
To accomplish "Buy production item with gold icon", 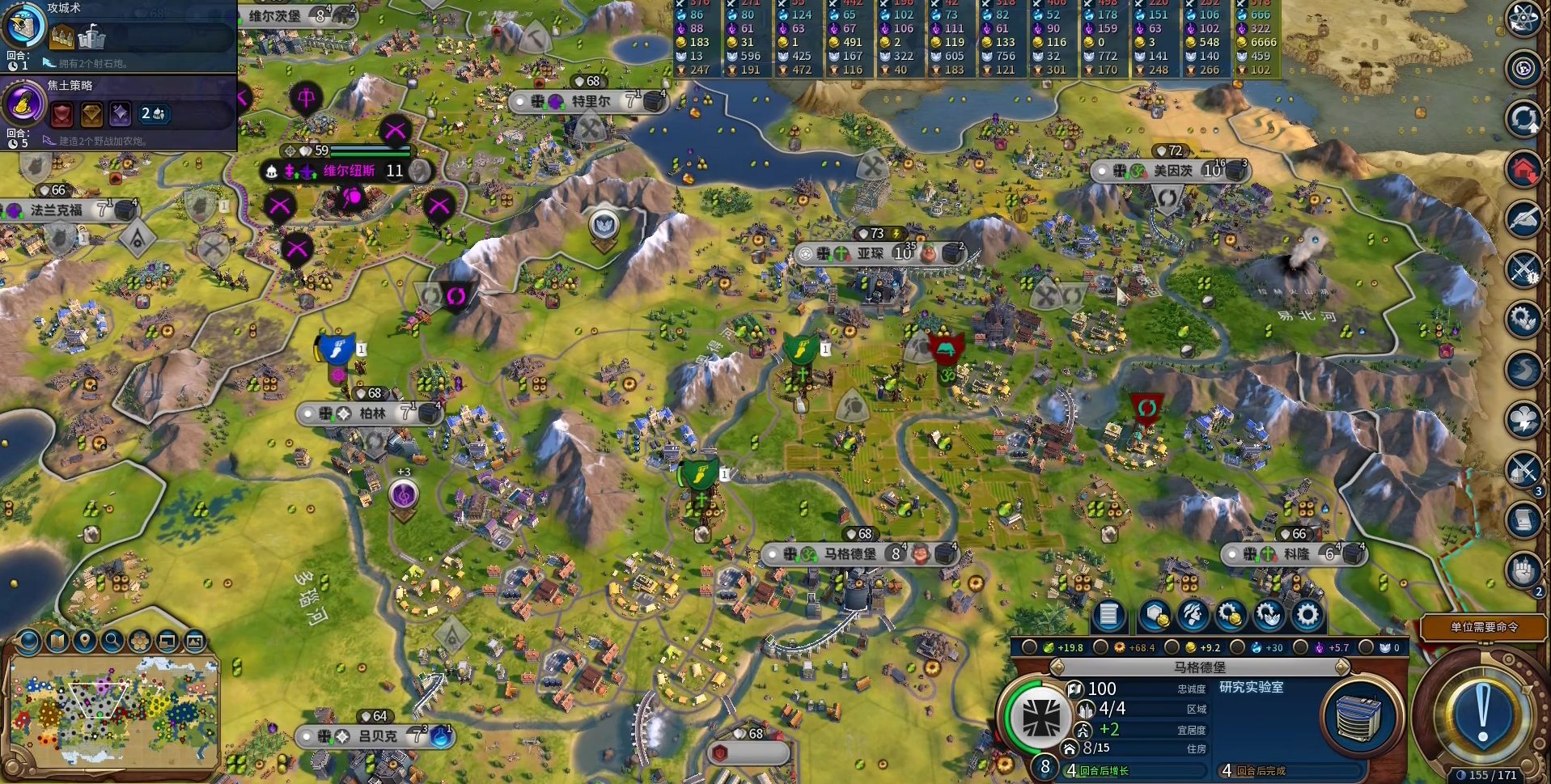I will tap(1231, 616).
